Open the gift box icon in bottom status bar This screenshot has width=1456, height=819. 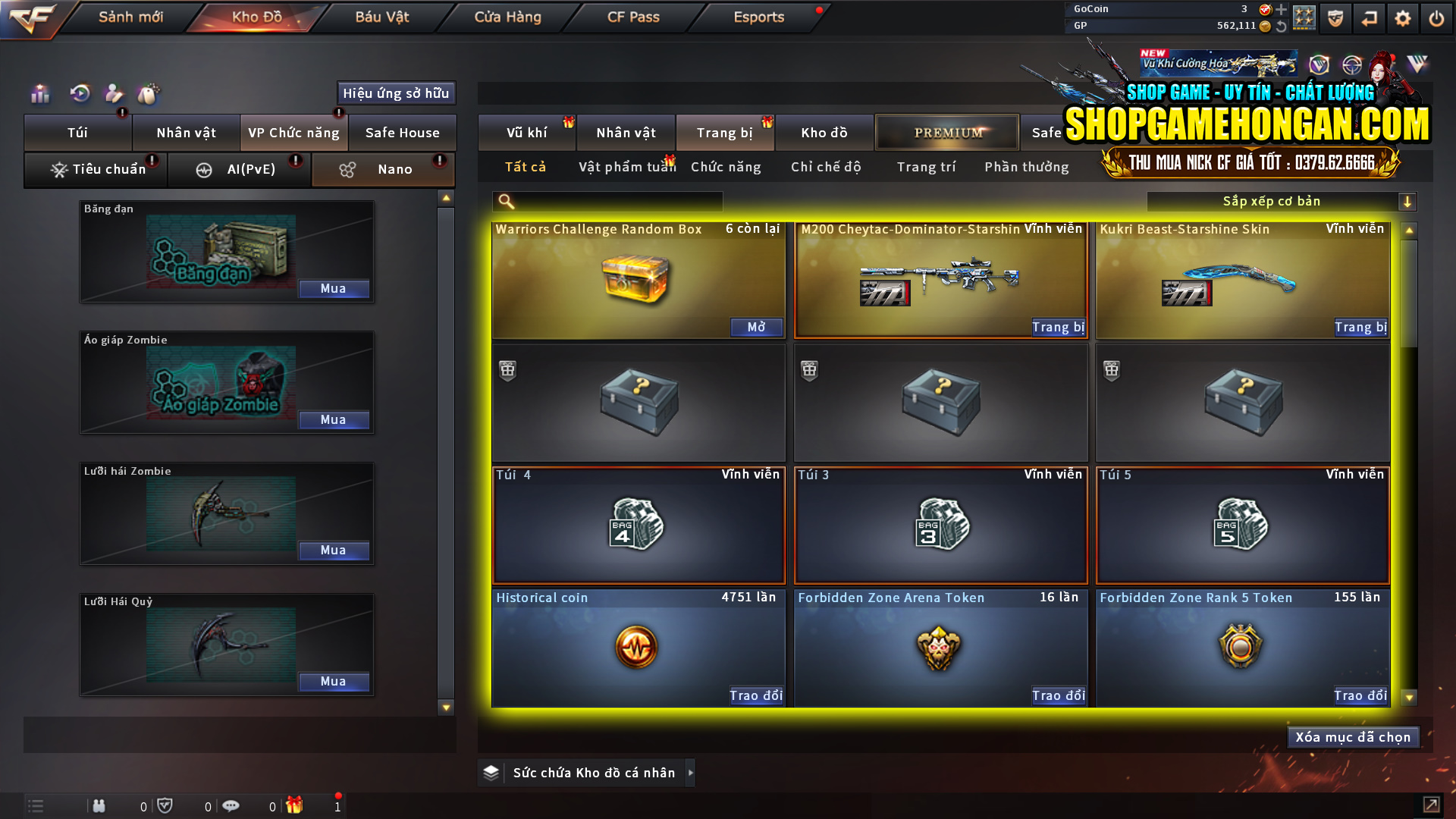point(296,805)
